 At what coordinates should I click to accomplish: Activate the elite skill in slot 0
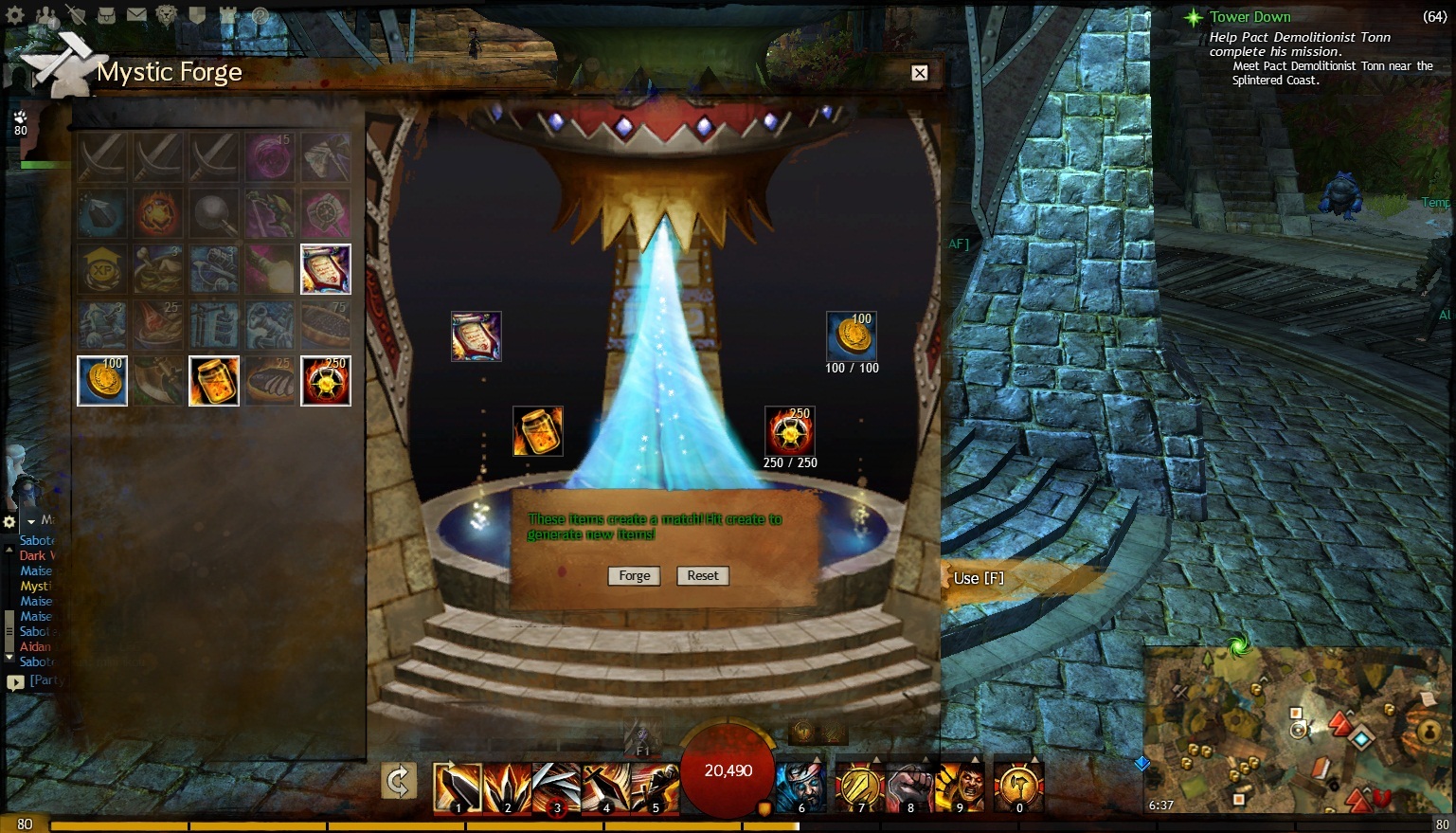pyautogui.click(x=1019, y=788)
